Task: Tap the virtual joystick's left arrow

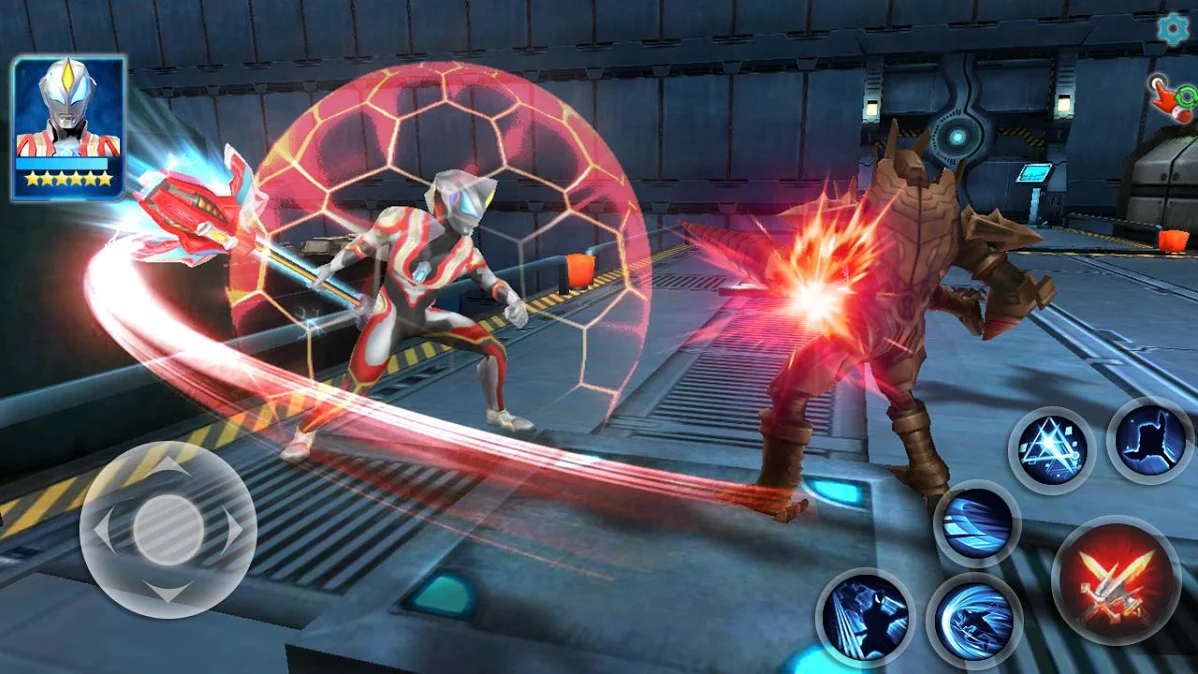Action: point(103,530)
